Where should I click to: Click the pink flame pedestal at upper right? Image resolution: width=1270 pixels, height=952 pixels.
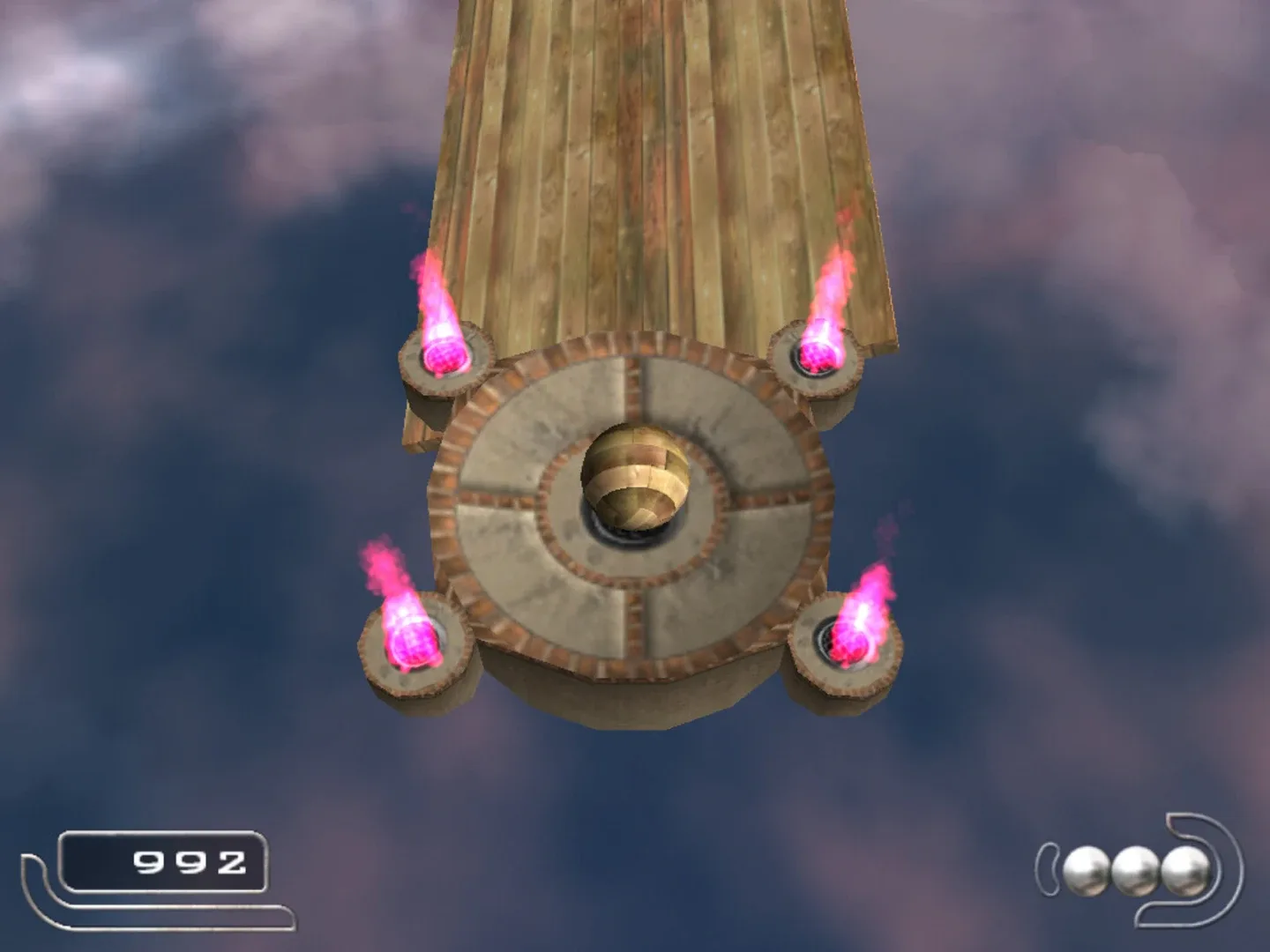pyautogui.click(x=816, y=361)
